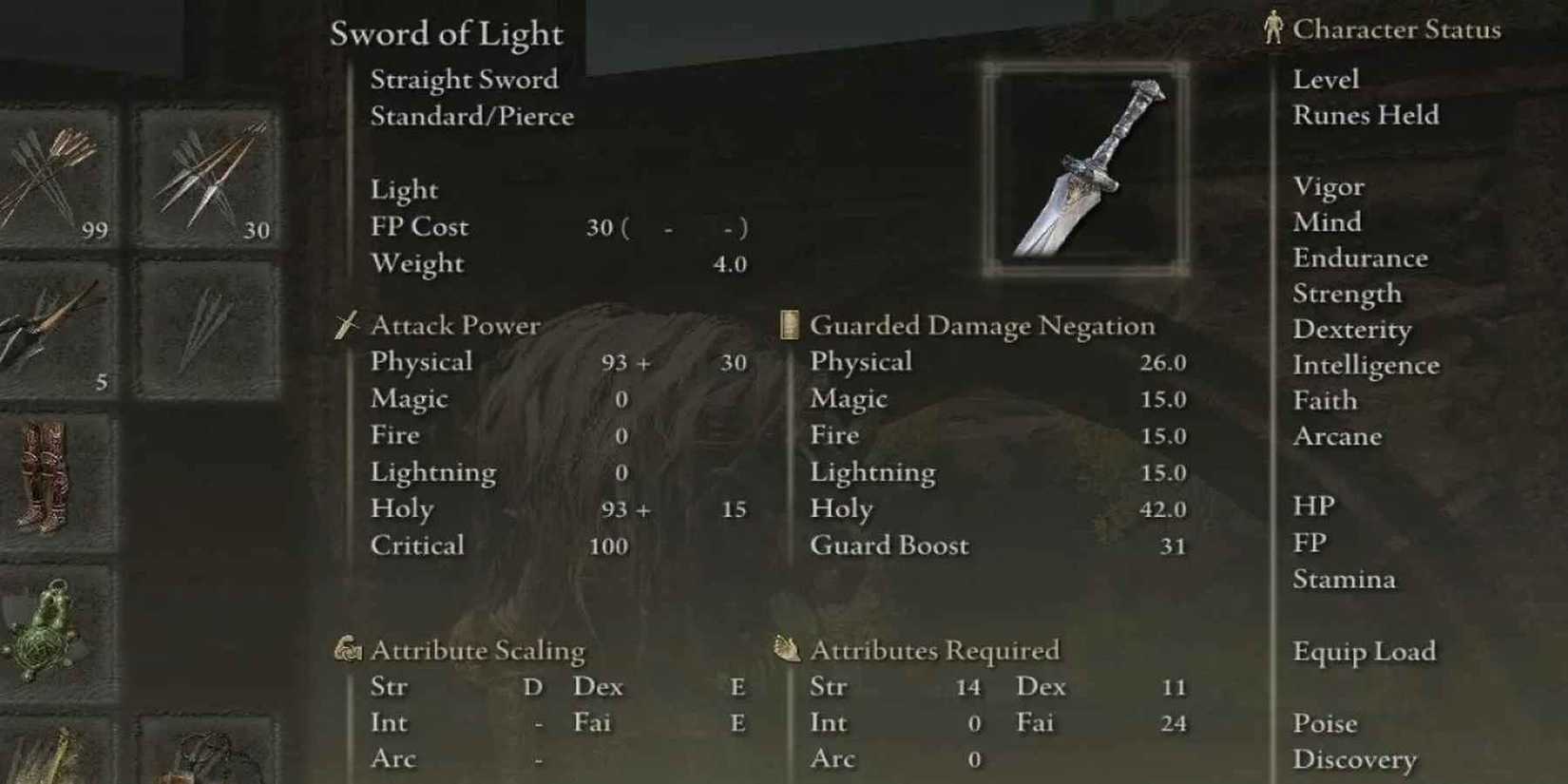This screenshot has width=1568, height=784.
Task: Open the Character Status tab
Action: click(x=1399, y=29)
